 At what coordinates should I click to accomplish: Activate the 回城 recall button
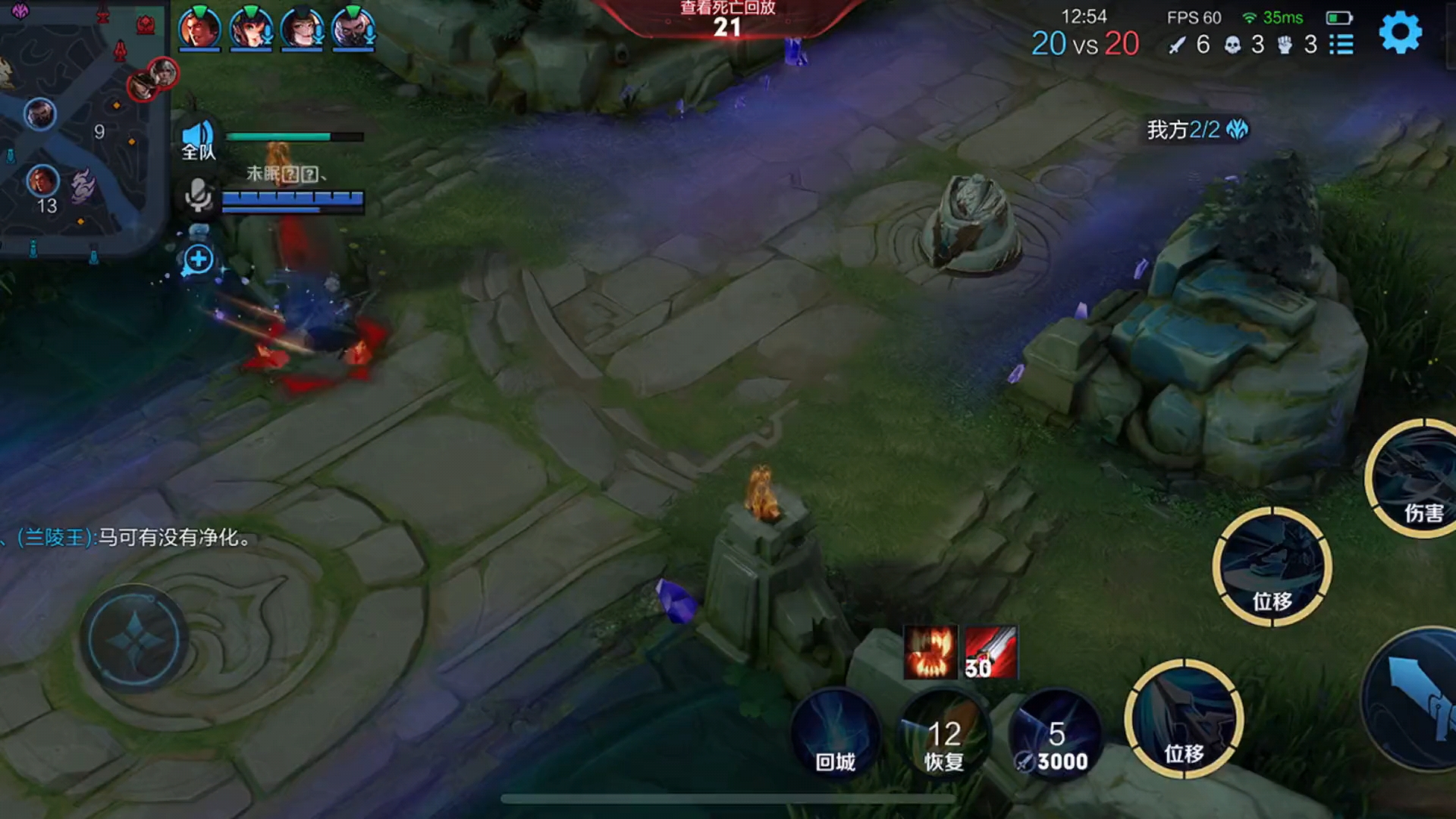coord(835,734)
